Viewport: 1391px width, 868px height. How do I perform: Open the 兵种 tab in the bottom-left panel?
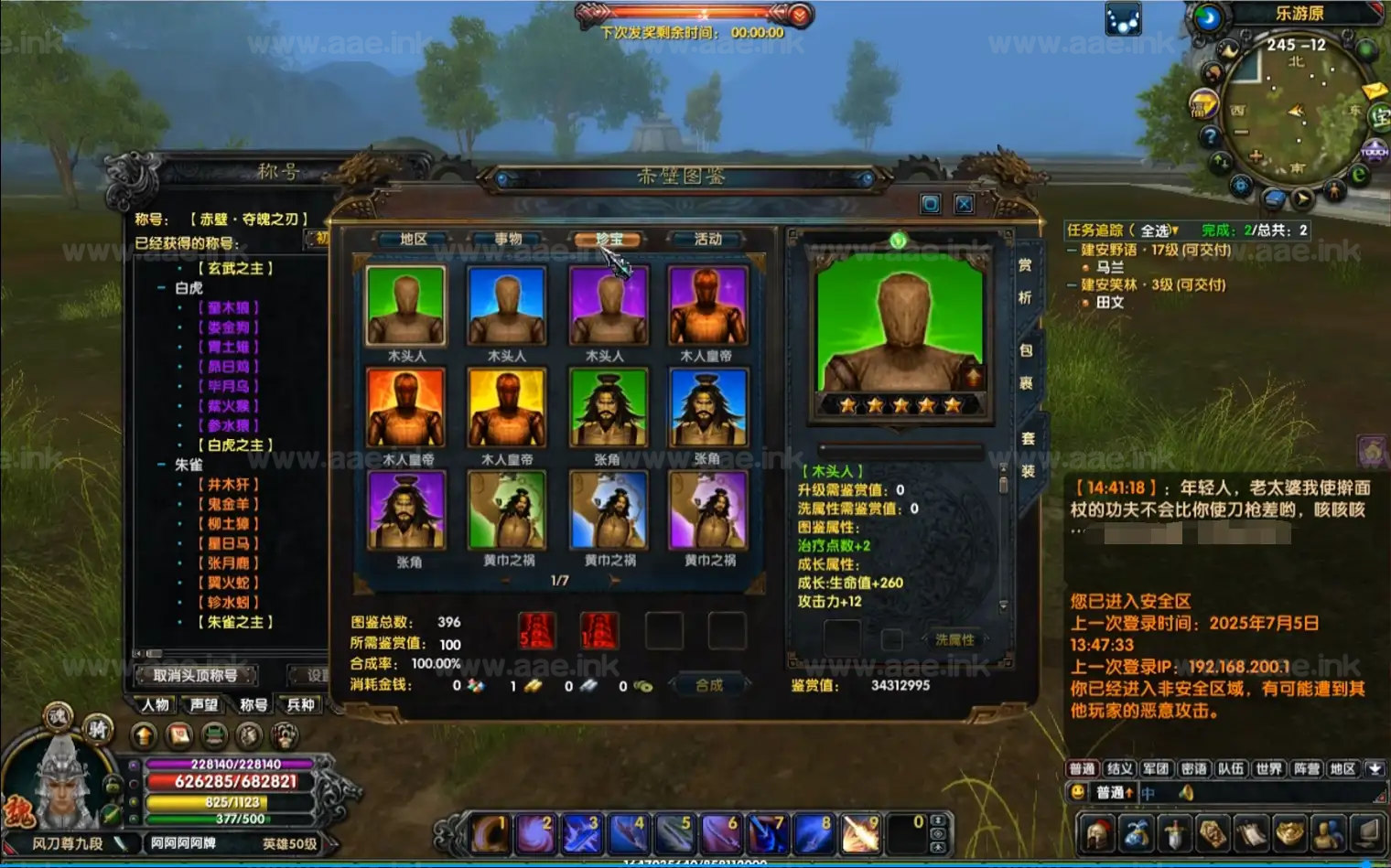click(299, 704)
